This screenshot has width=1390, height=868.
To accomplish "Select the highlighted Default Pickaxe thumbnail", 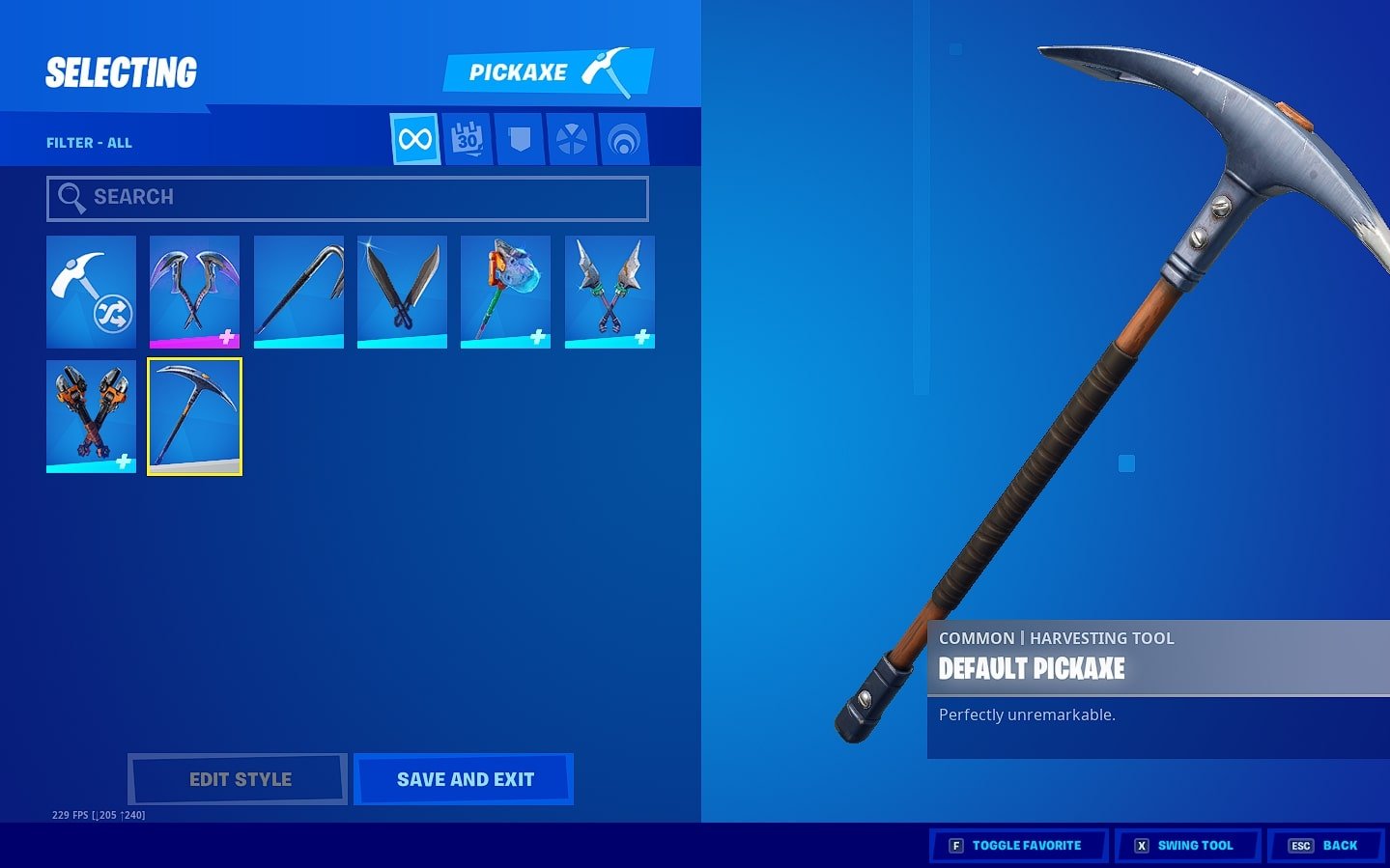I will pyautogui.click(x=193, y=415).
